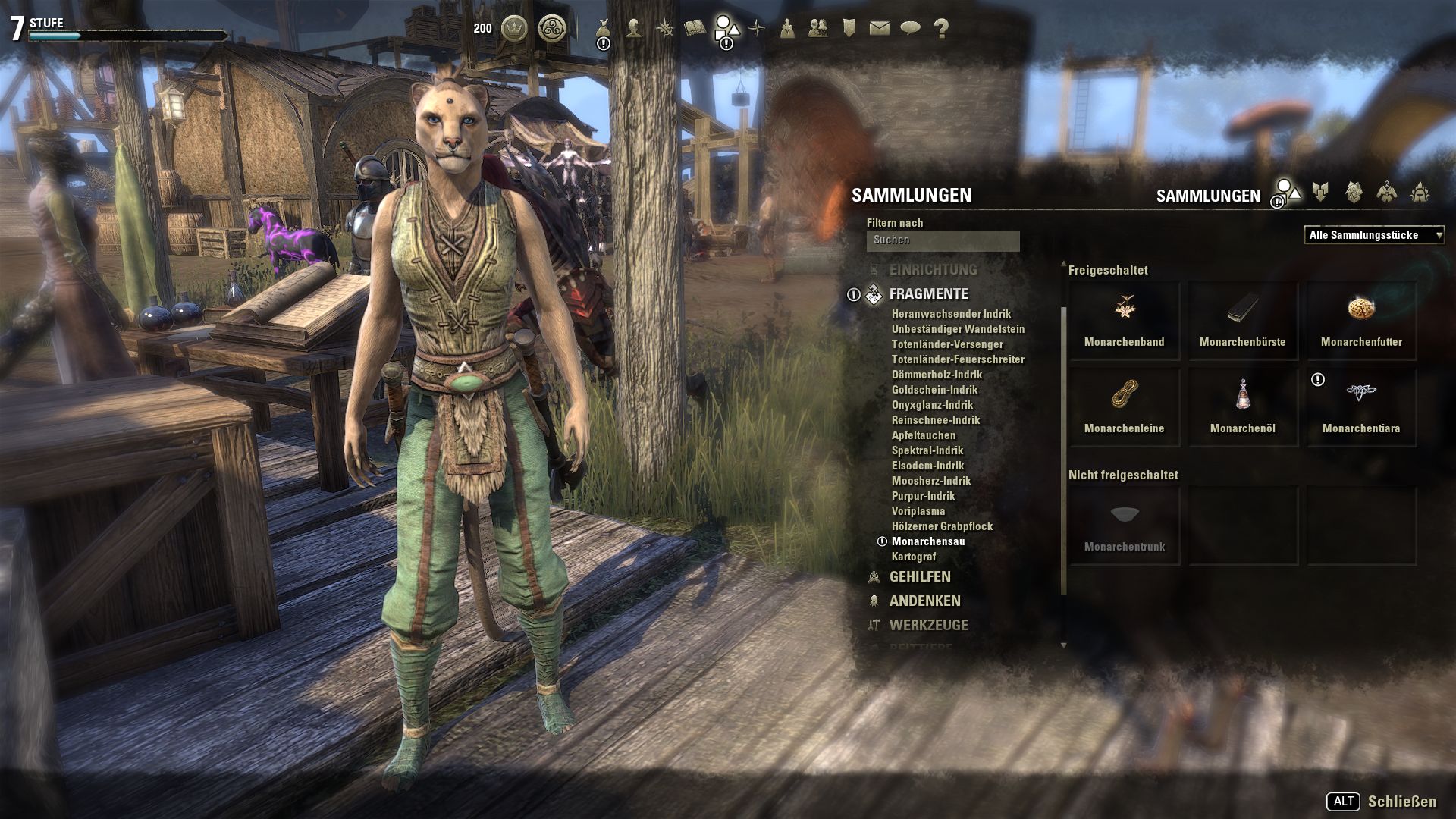Open the mail envelope icon
The image size is (1456, 819).
point(879,29)
